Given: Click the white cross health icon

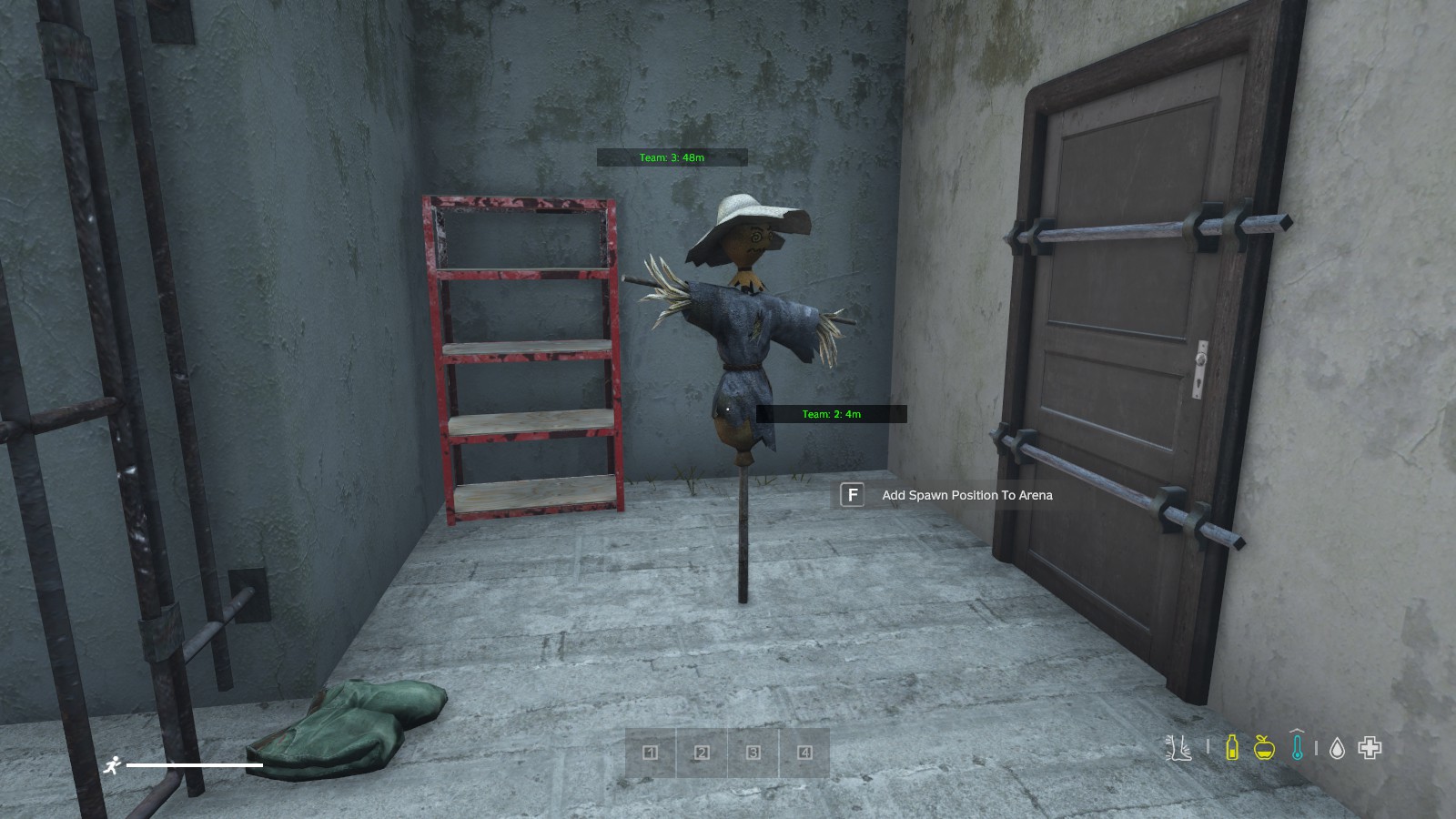Looking at the screenshot, I should [1370, 748].
